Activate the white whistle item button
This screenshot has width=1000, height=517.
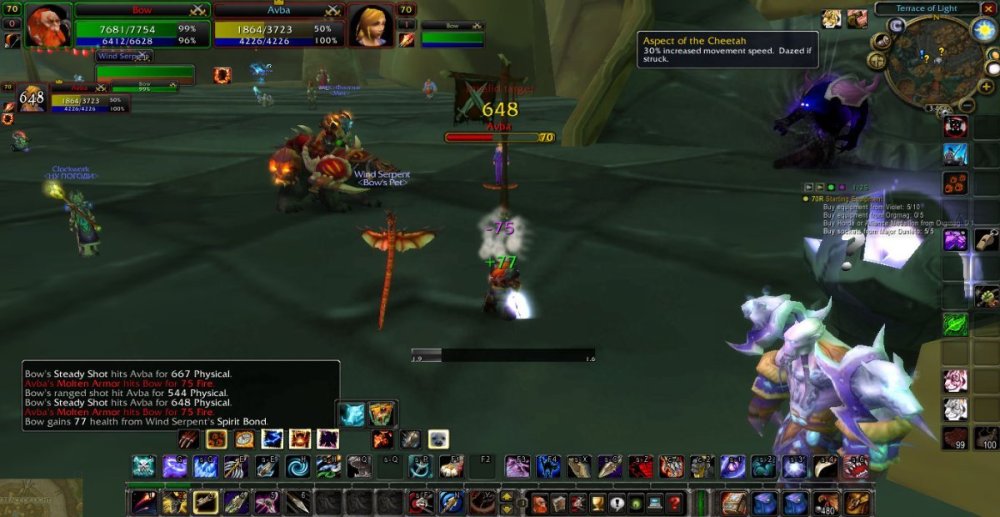pos(986,240)
